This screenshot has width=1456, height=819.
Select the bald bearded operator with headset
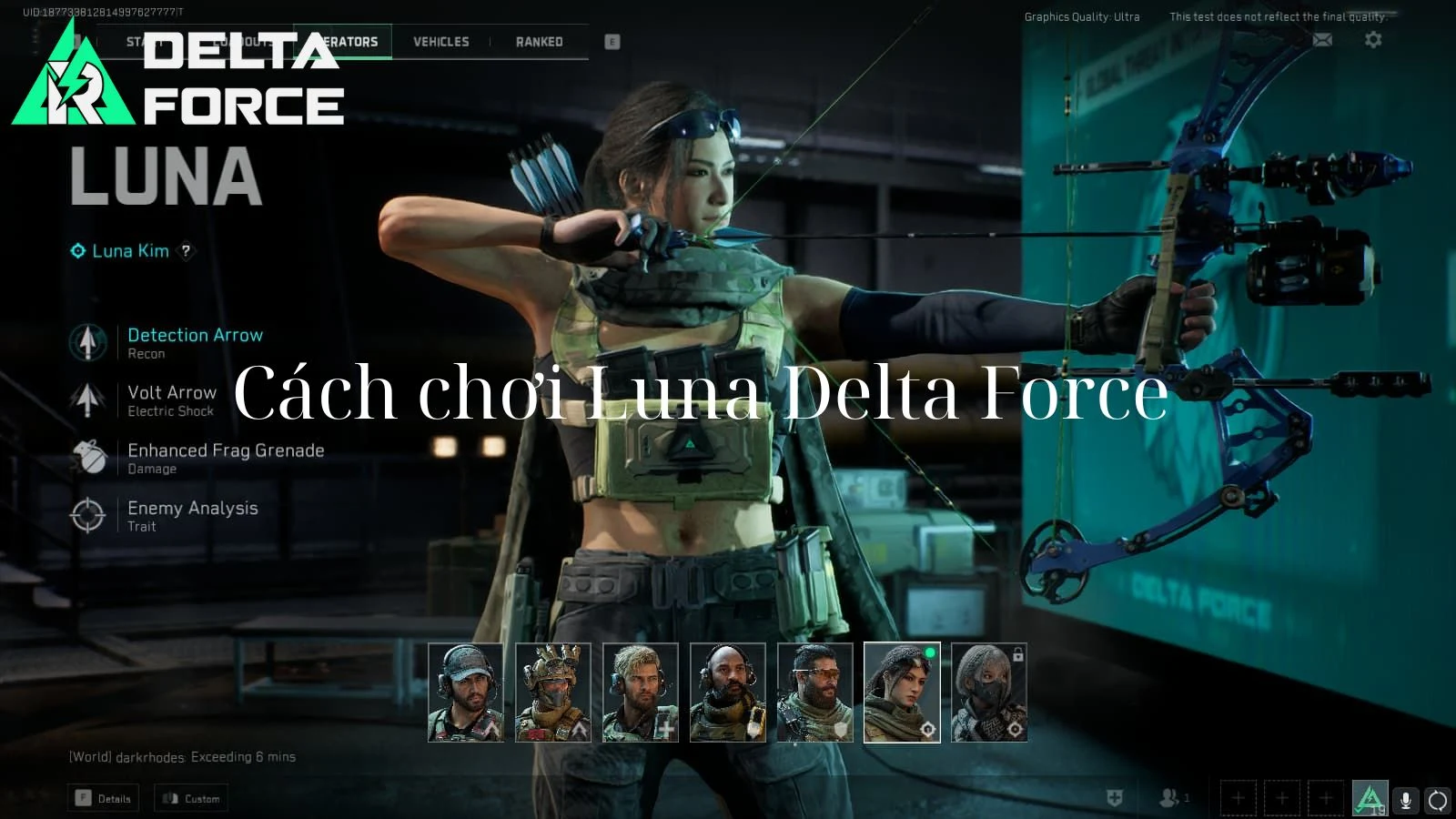click(727, 693)
